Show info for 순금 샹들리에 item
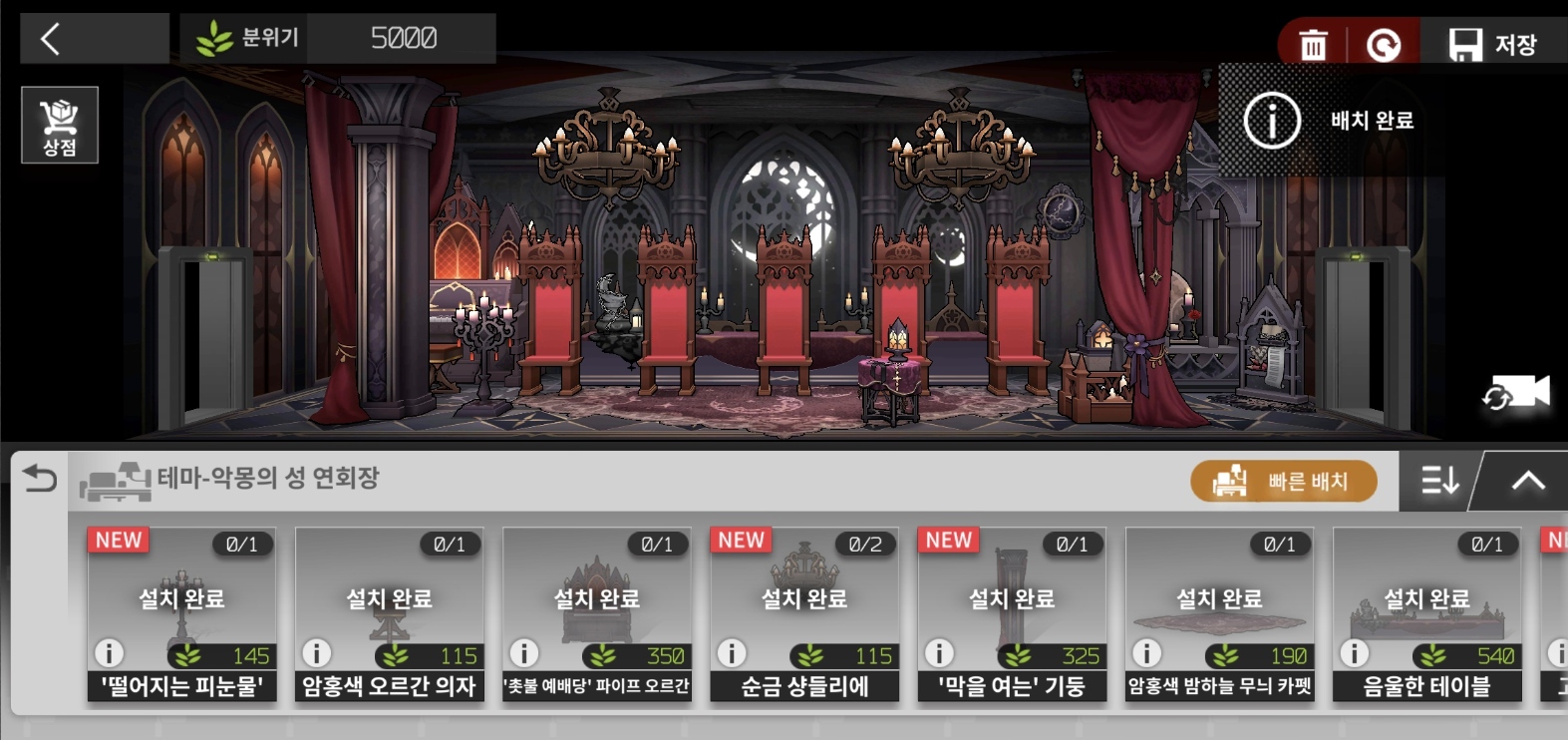The image size is (1568, 740). 732,653
